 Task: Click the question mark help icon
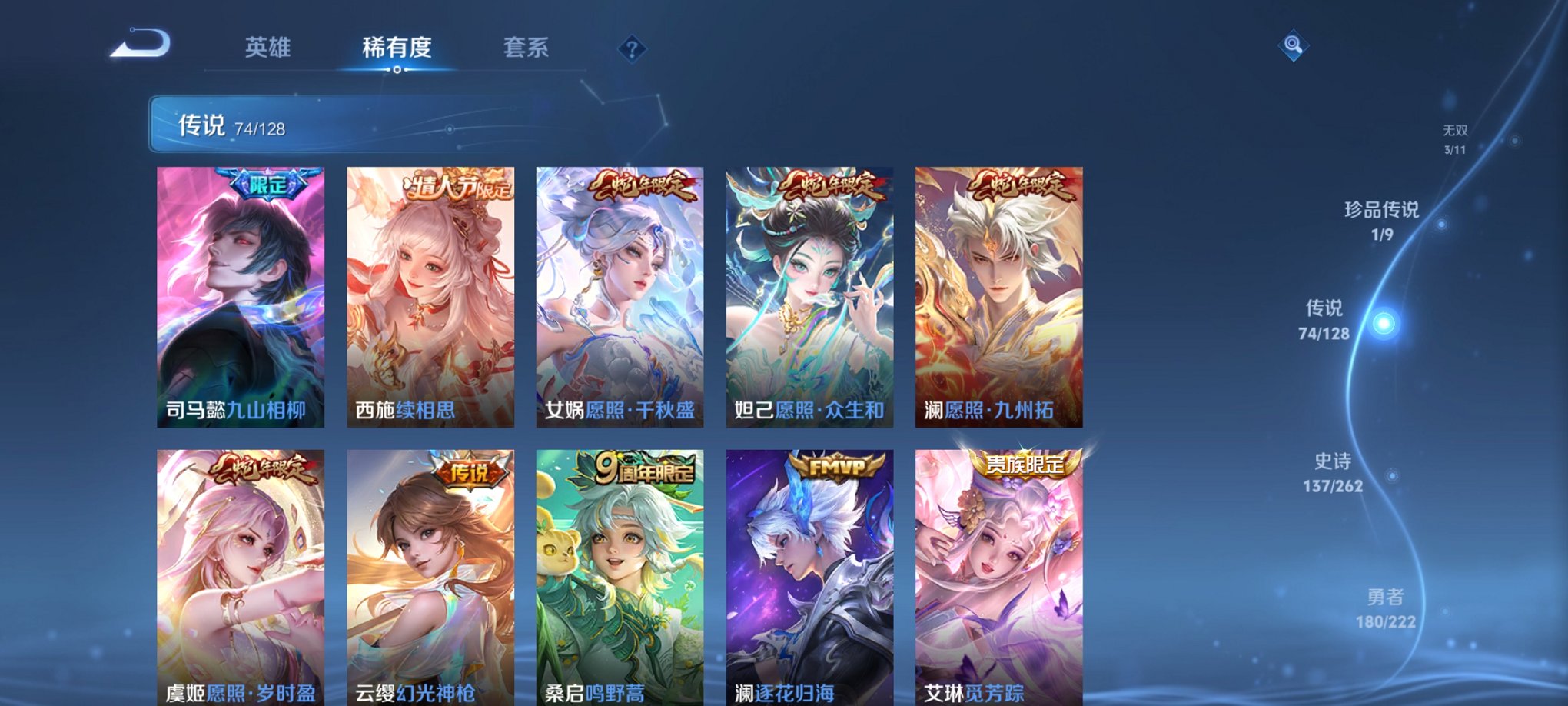(x=632, y=50)
